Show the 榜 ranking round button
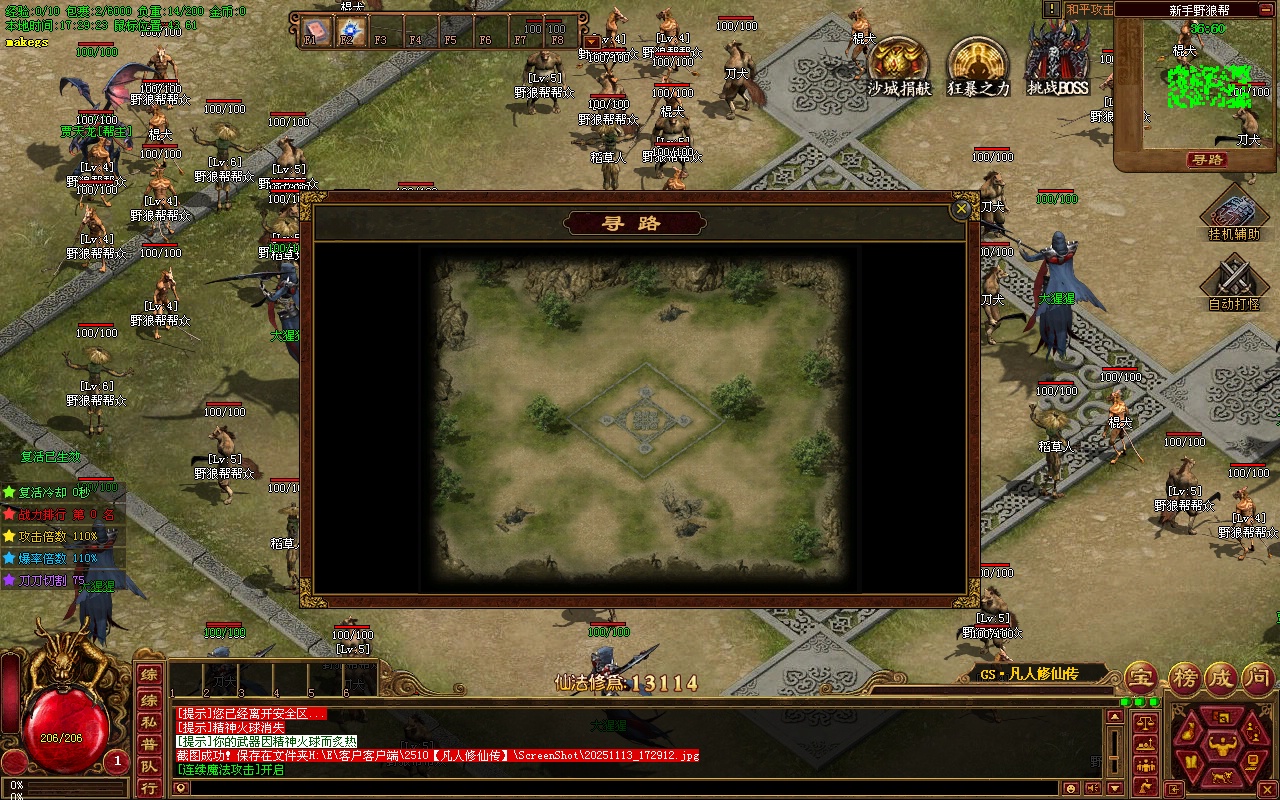The image size is (1280, 800). (1184, 678)
